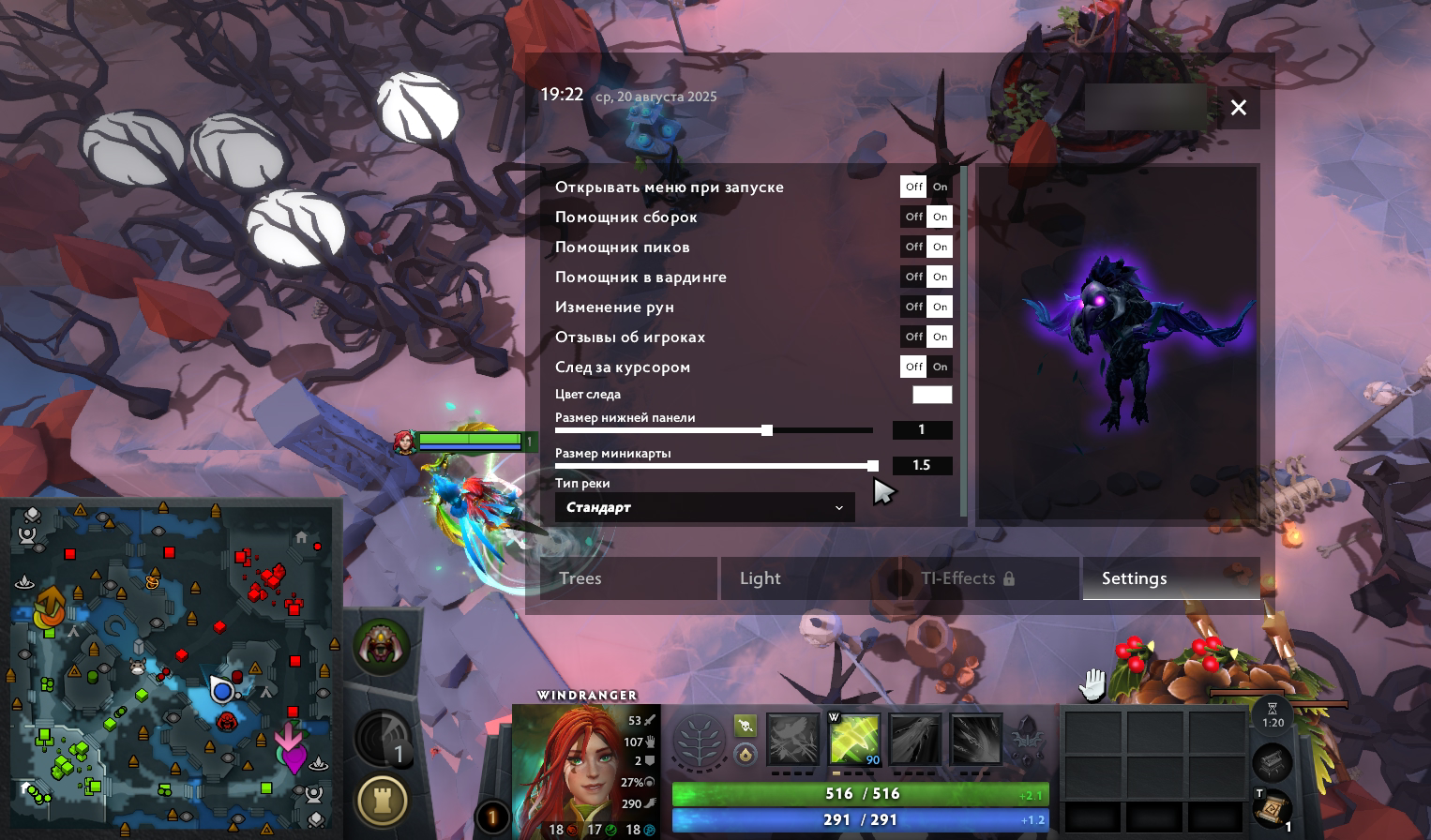This screenshot has height=840, width=1431.
Task: Turn off 'Помощник сборок'
Action: pyautogui.click(x=912, y=217)
